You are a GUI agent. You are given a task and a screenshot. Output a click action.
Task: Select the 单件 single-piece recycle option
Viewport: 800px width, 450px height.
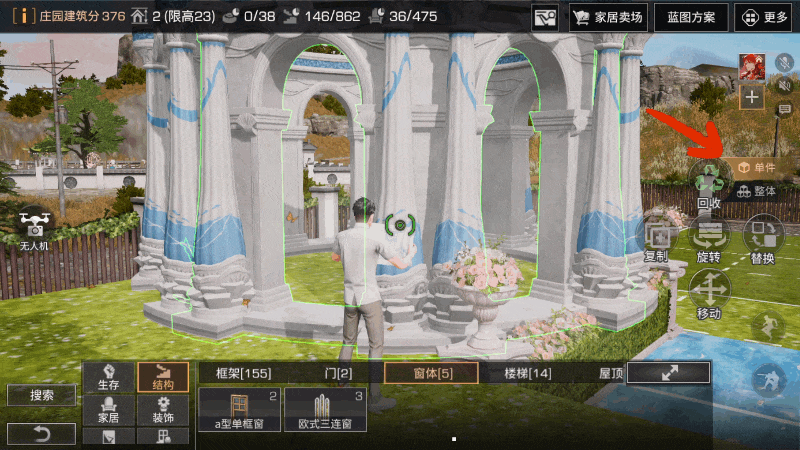[x=756, y=168]
